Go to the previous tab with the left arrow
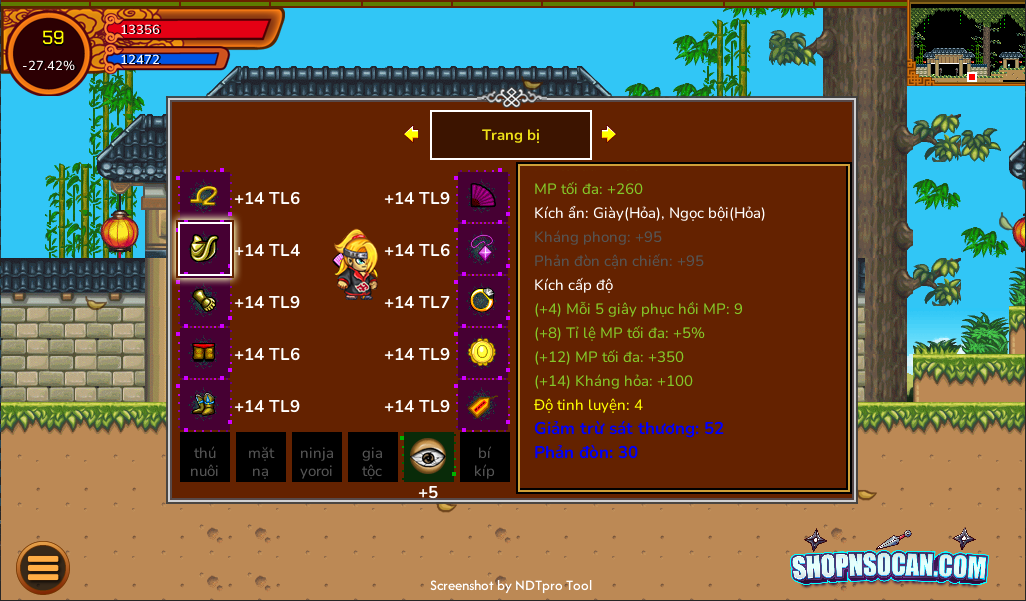This screenshot has width=1026, height=601. (x=411, y=134)
